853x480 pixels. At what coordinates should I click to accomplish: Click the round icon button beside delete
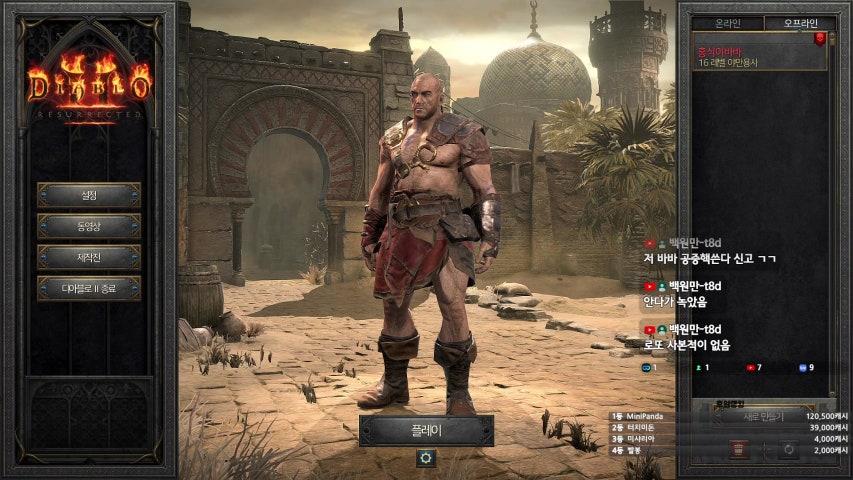coord(788,449)
